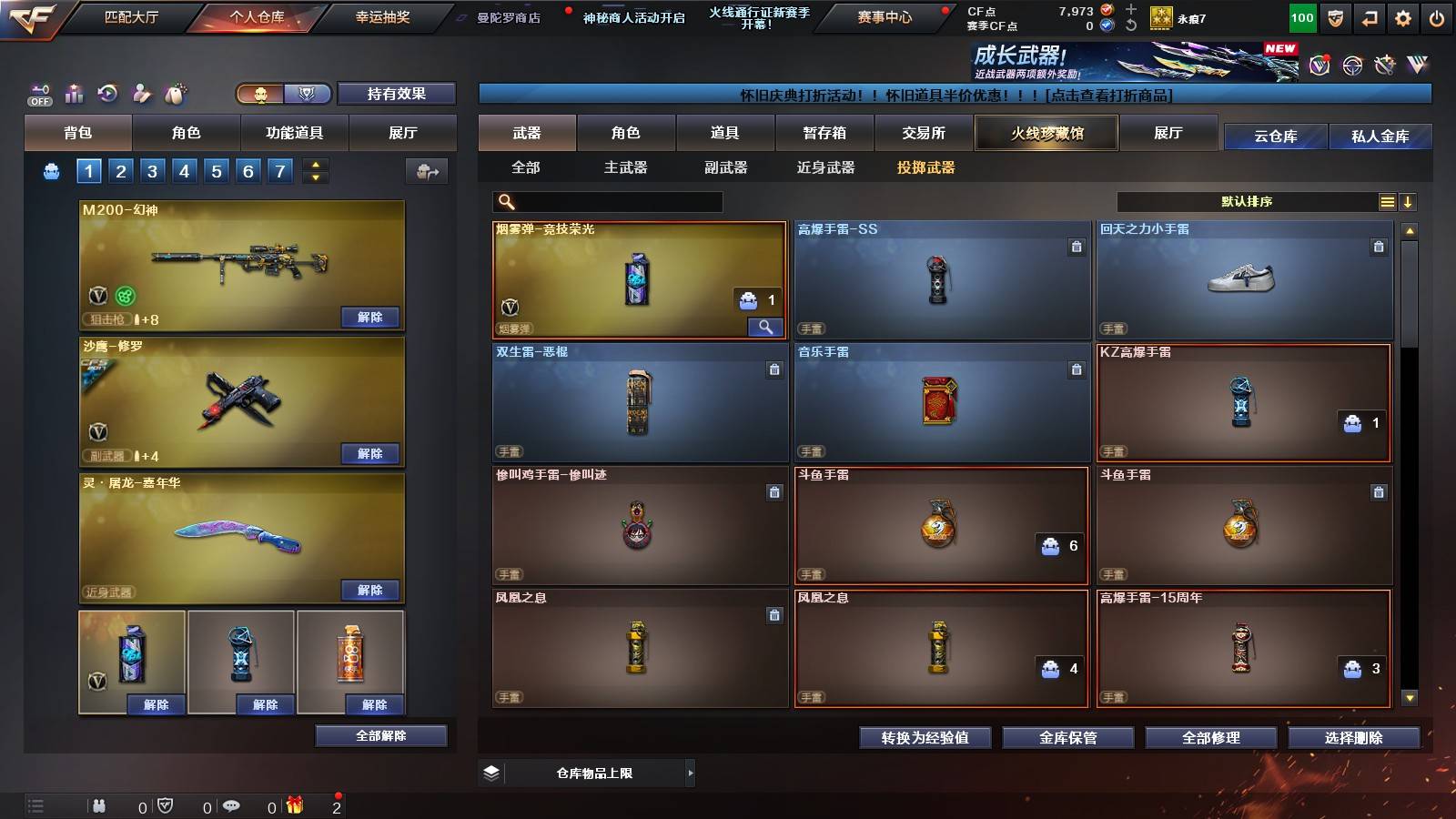Click the magnifier preview icon on 烟雾弹-竞技荣光
1456x819 pixels.
coord(767,326)
